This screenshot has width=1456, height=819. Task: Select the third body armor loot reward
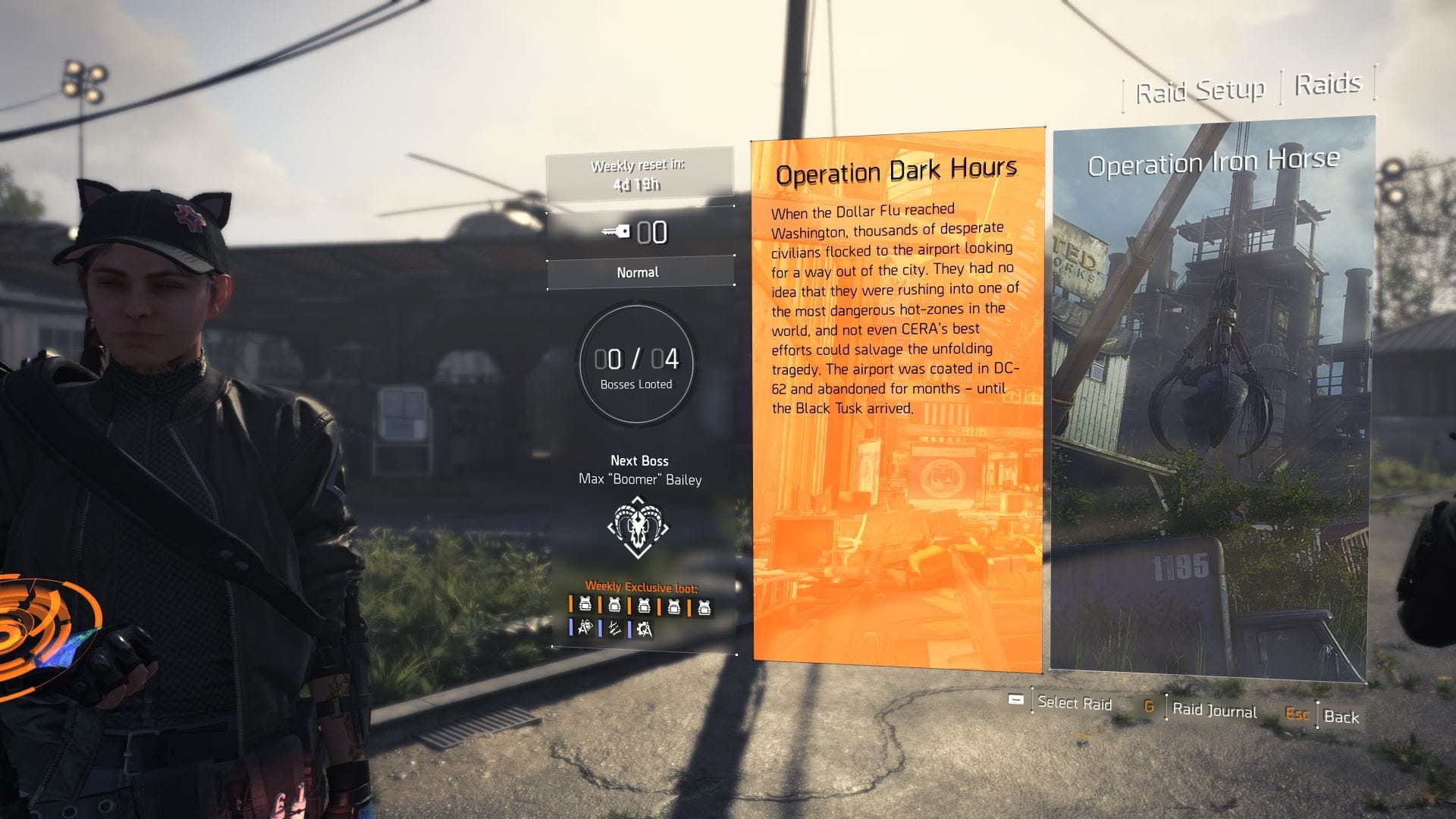click(x=645, y=607)
